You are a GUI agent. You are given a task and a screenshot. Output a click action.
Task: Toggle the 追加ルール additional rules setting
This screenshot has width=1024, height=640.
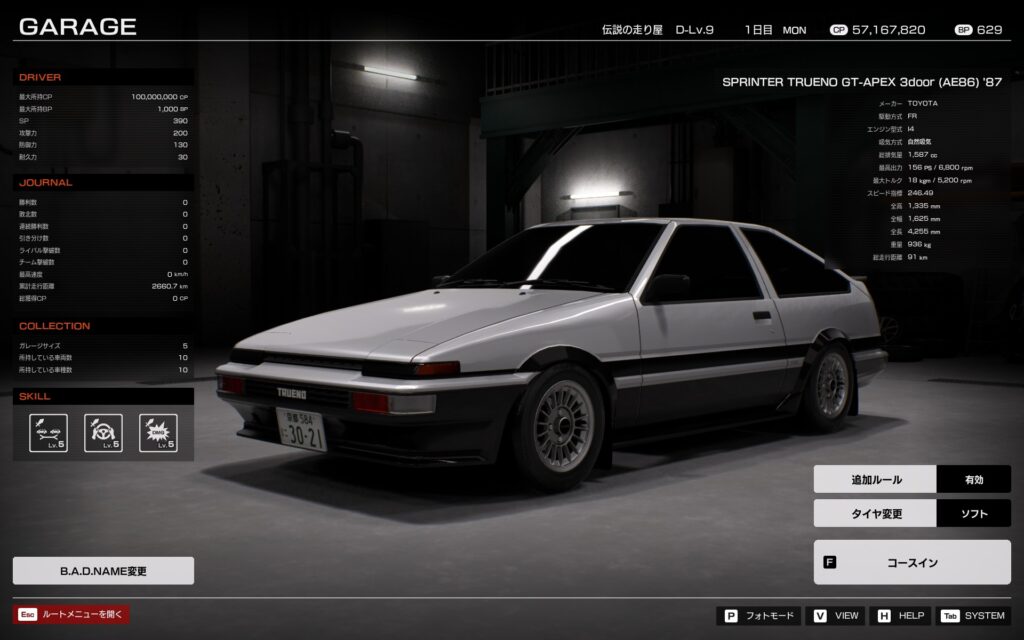pyautogui.click(x=912, y=480)
